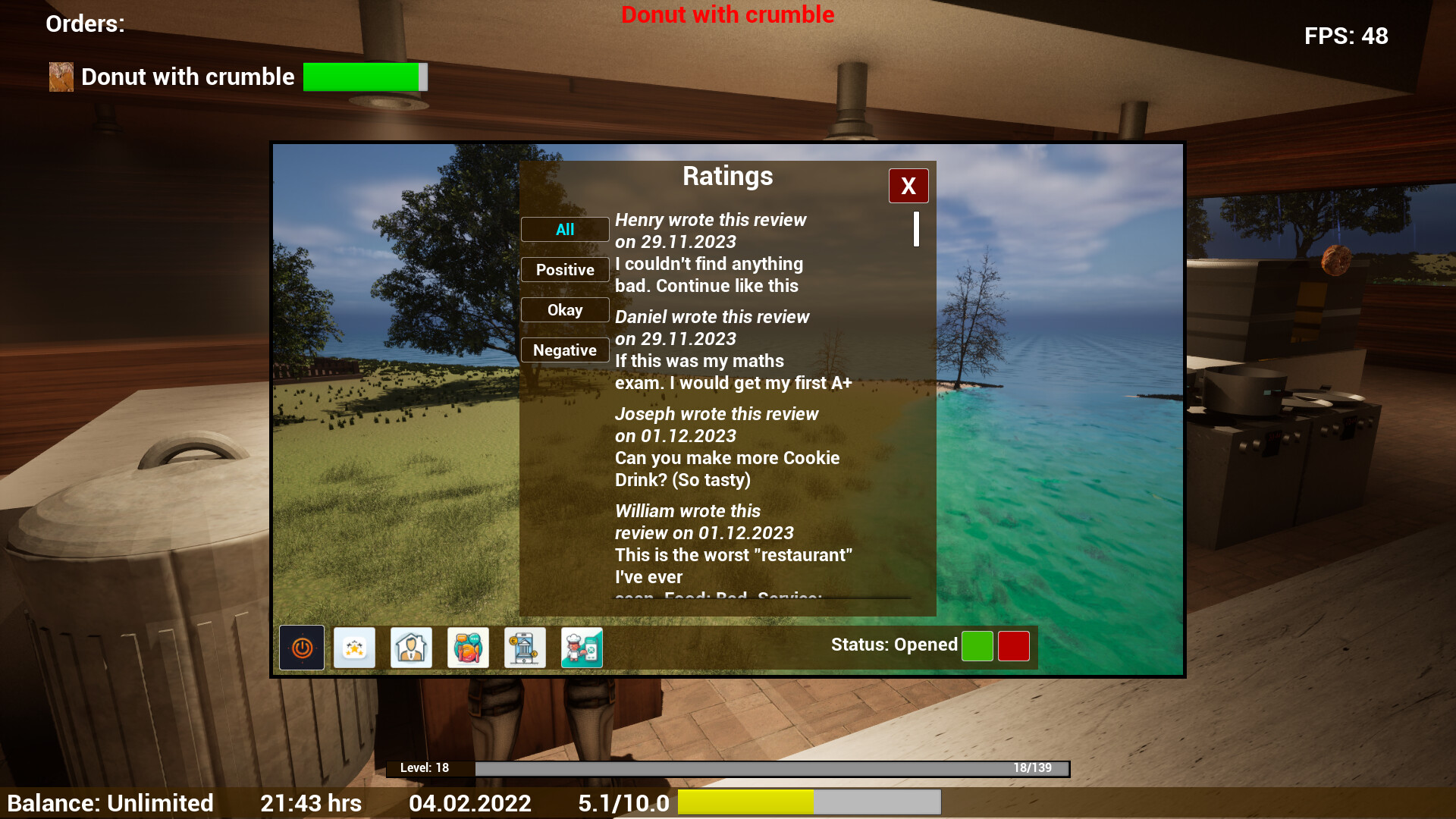Click the X close icon on Ratings
The height and width of the screenshot is (819, 1456).
coord(908,185)
